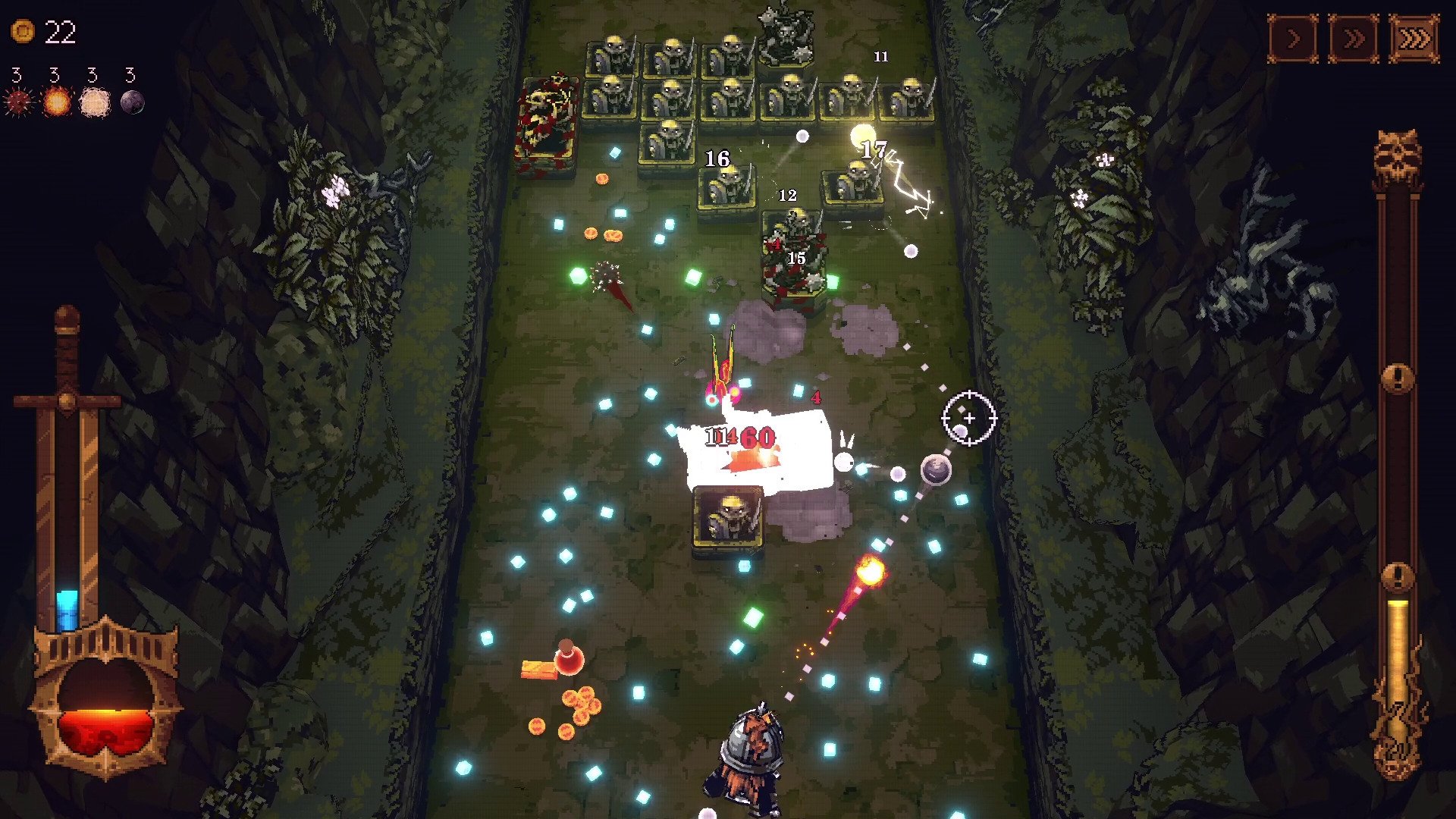Choose the pale fuzzy ball icon
1456x819 pixels.
click(x=95, y=102)
